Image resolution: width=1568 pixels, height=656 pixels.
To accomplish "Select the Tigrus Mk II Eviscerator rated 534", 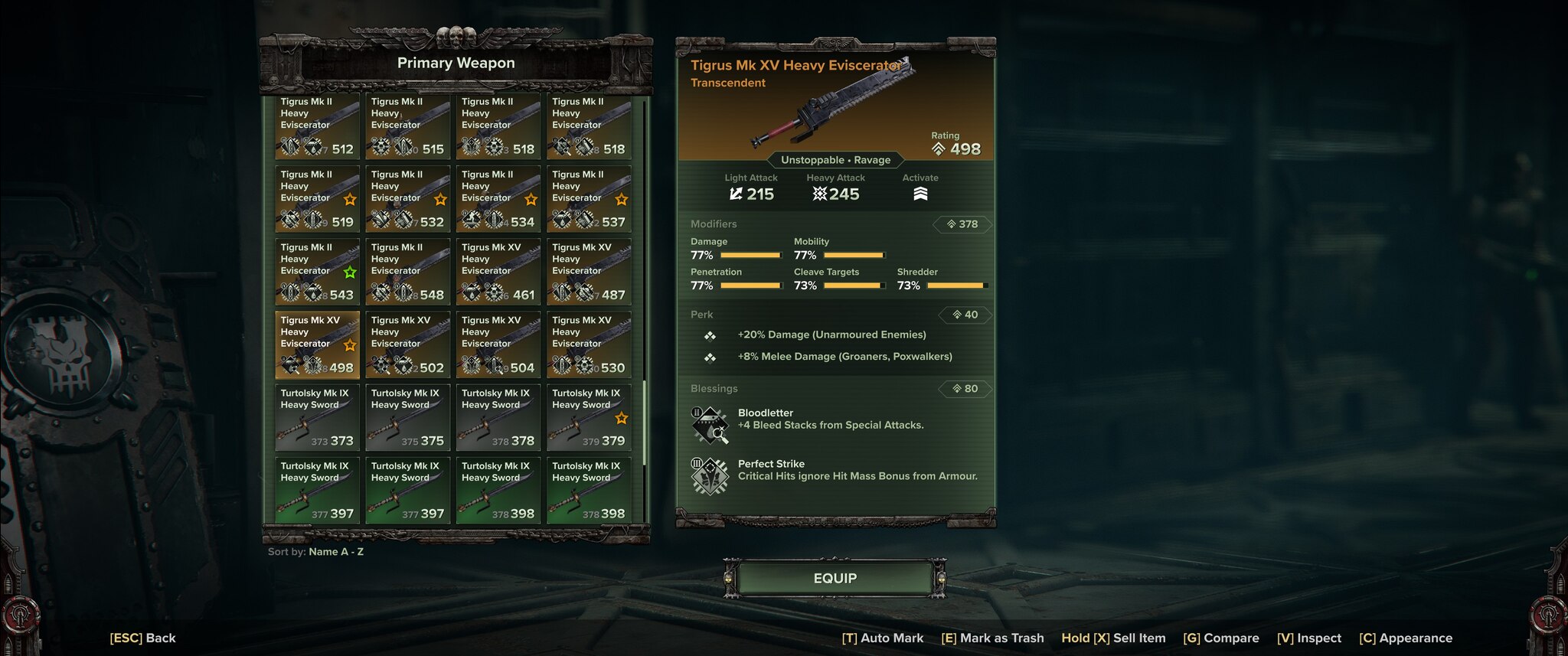I will click(x=498, y=199).
